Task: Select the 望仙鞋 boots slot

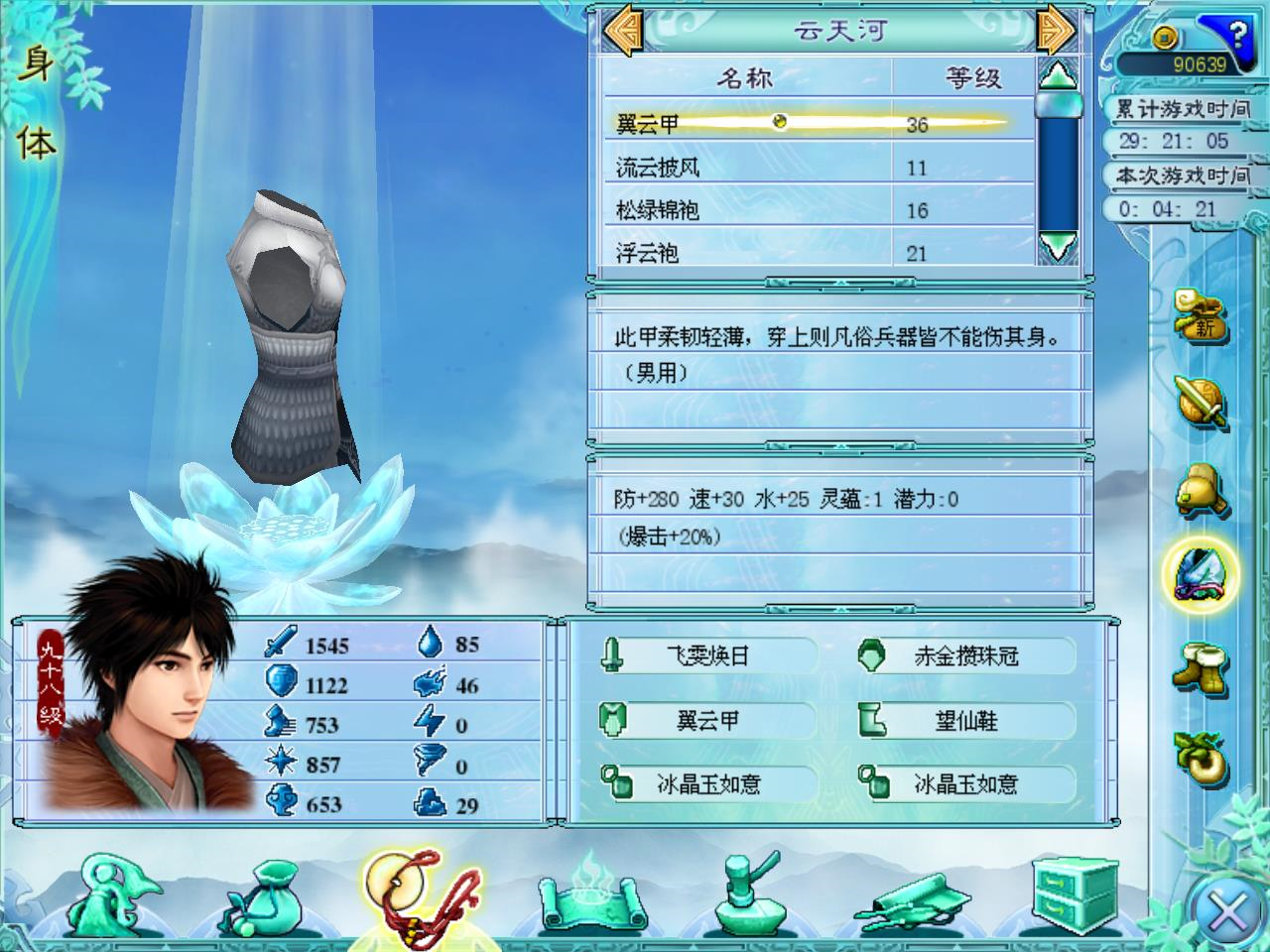Action: point(965,721)
